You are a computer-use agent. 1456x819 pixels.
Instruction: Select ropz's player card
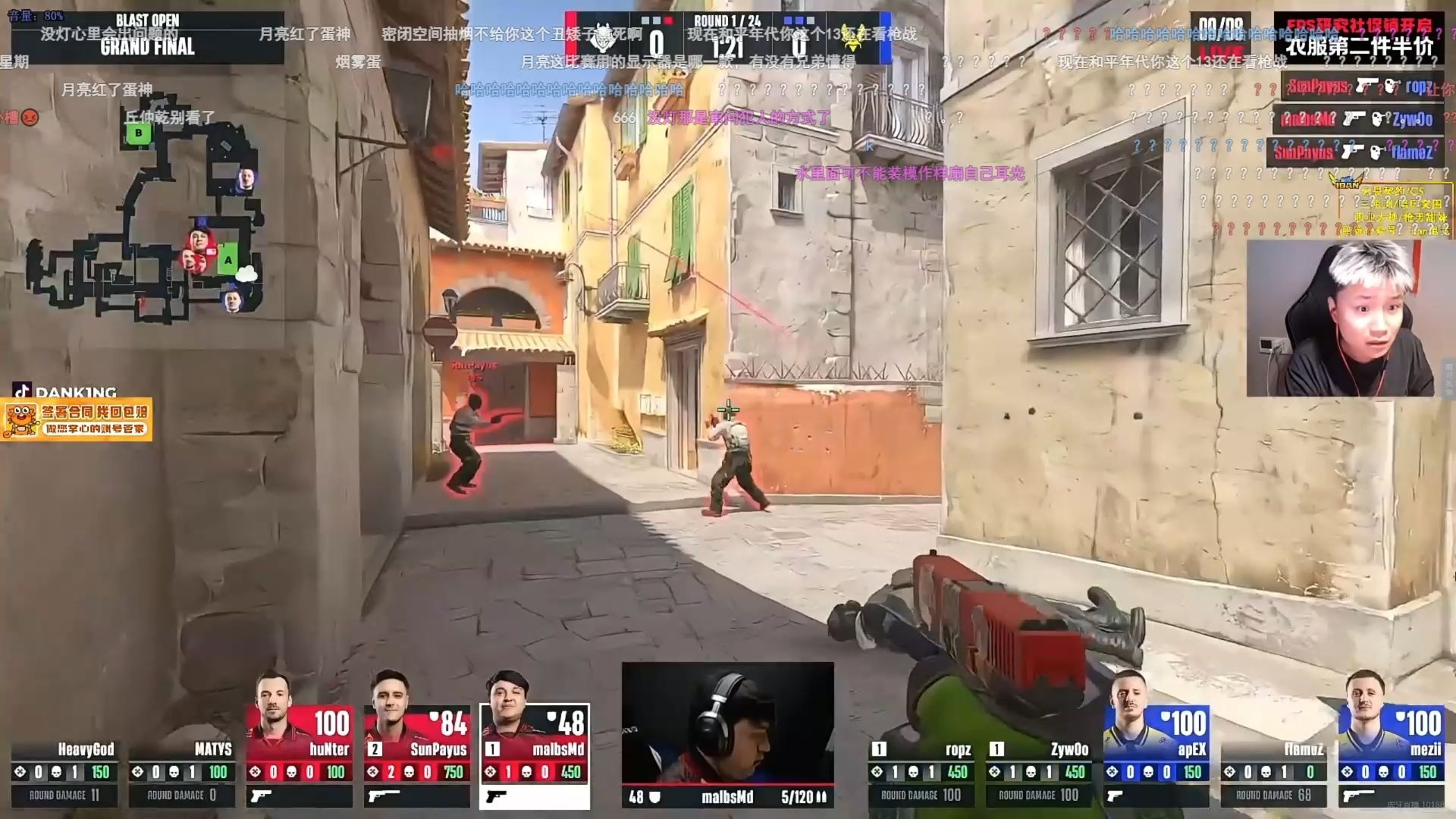(921, 773)
